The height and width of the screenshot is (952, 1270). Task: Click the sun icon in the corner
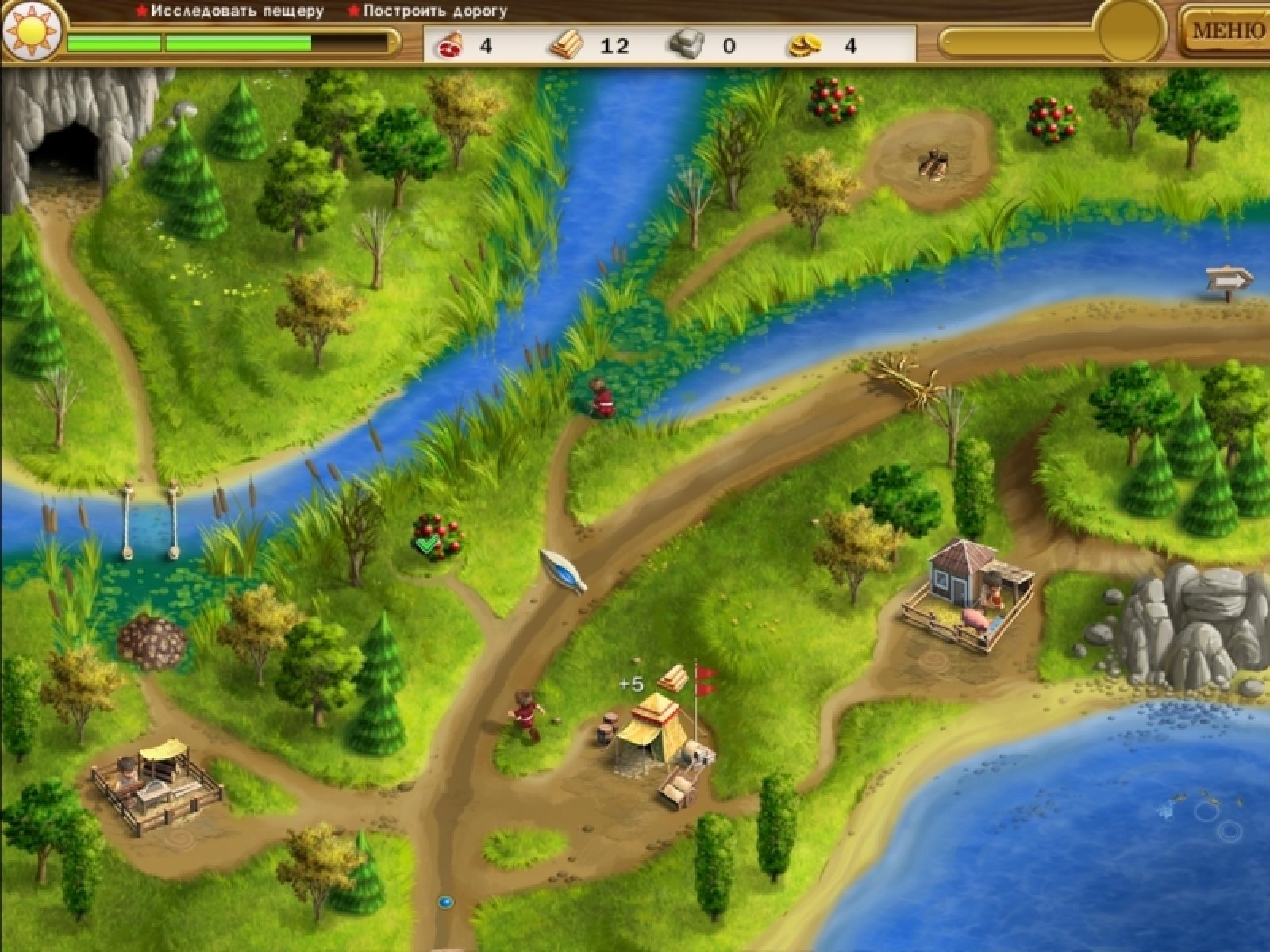tap(32, 32)
